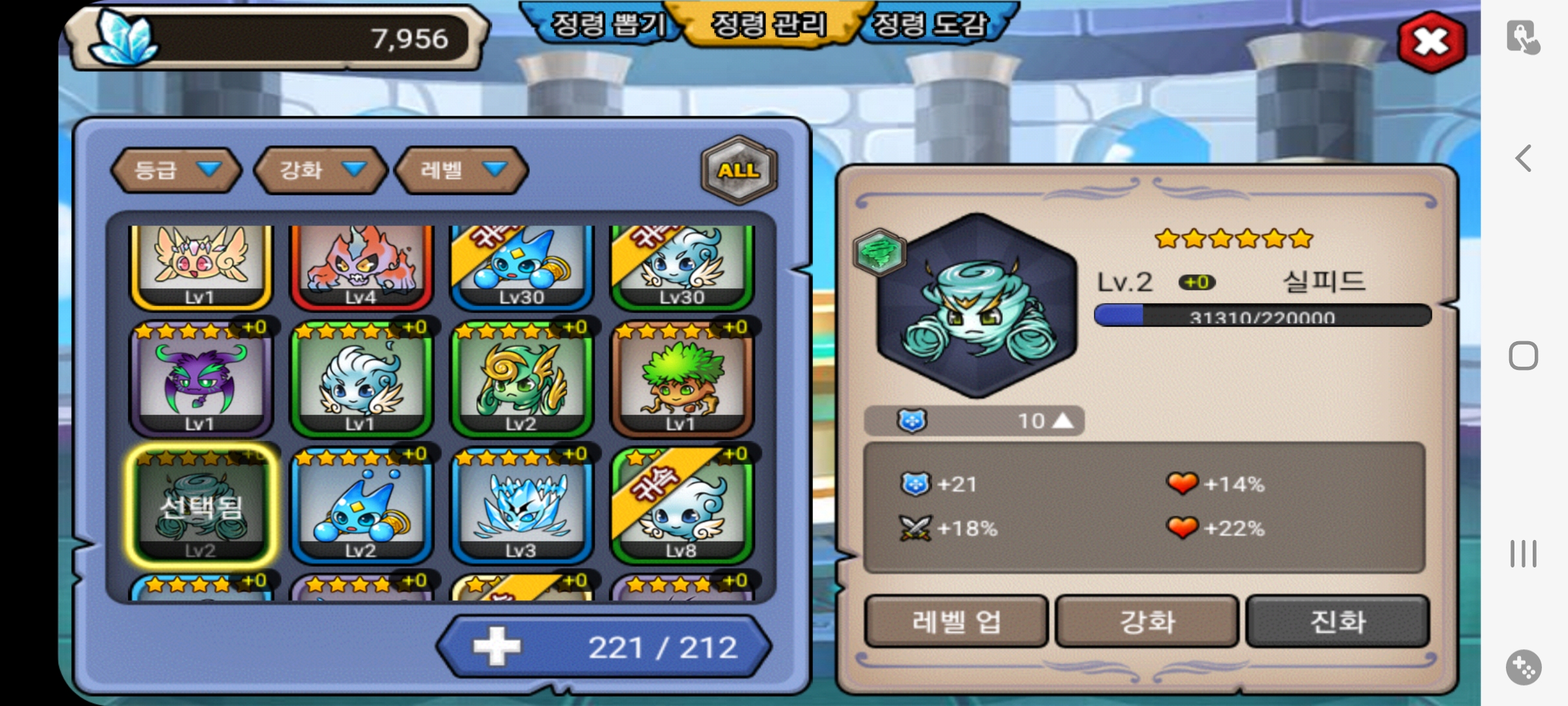1568x706 pixels.
Task: Close the spirit management screen
Action: 1431,42
